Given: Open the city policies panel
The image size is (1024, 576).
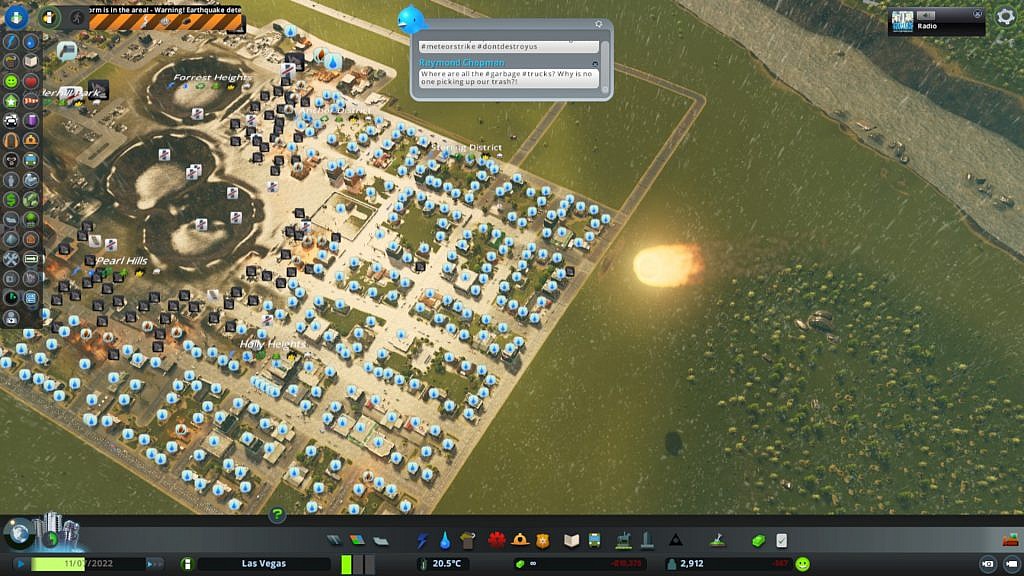Looking at the screenshot, I should point(781,540).
